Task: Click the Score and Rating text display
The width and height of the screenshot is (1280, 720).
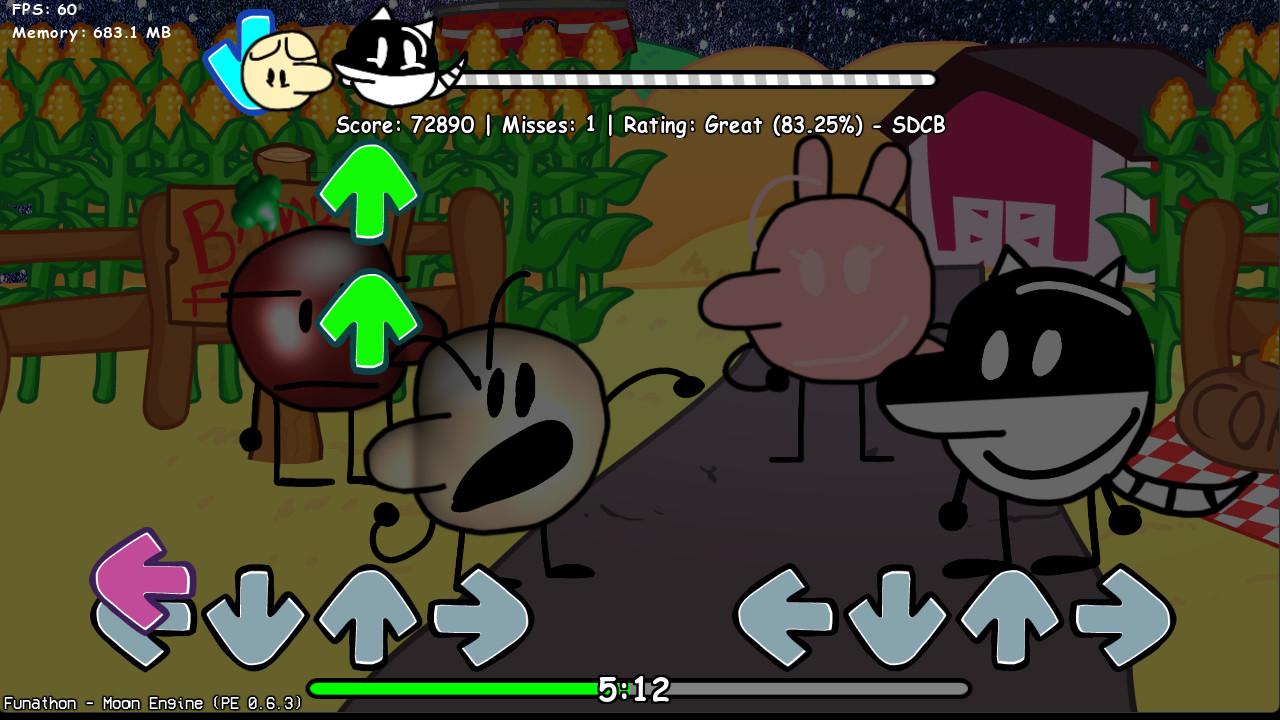Action: pyautogui.click(x=640, y=126)
